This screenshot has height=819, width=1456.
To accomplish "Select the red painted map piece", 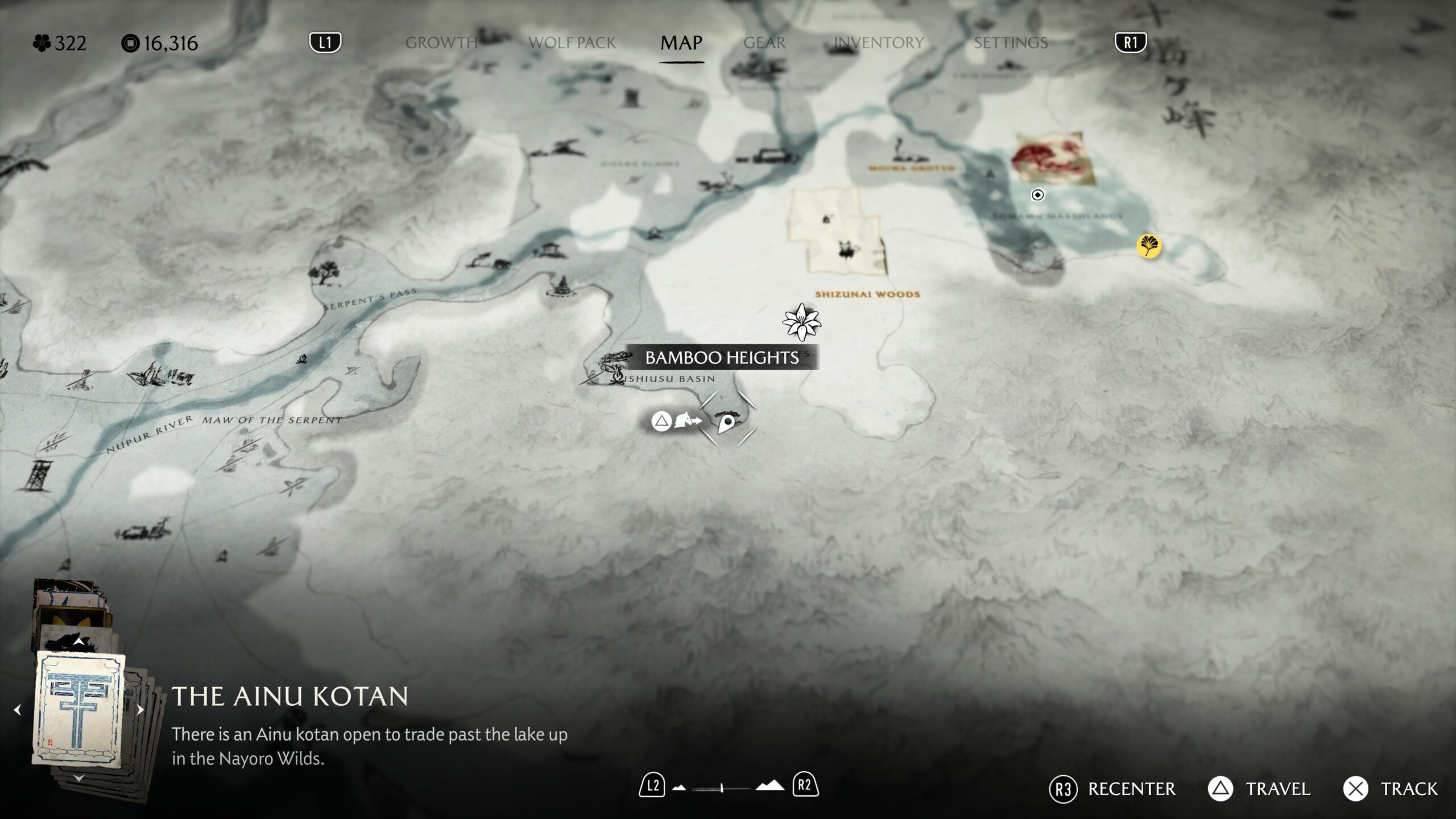I will click(1053, 158).
